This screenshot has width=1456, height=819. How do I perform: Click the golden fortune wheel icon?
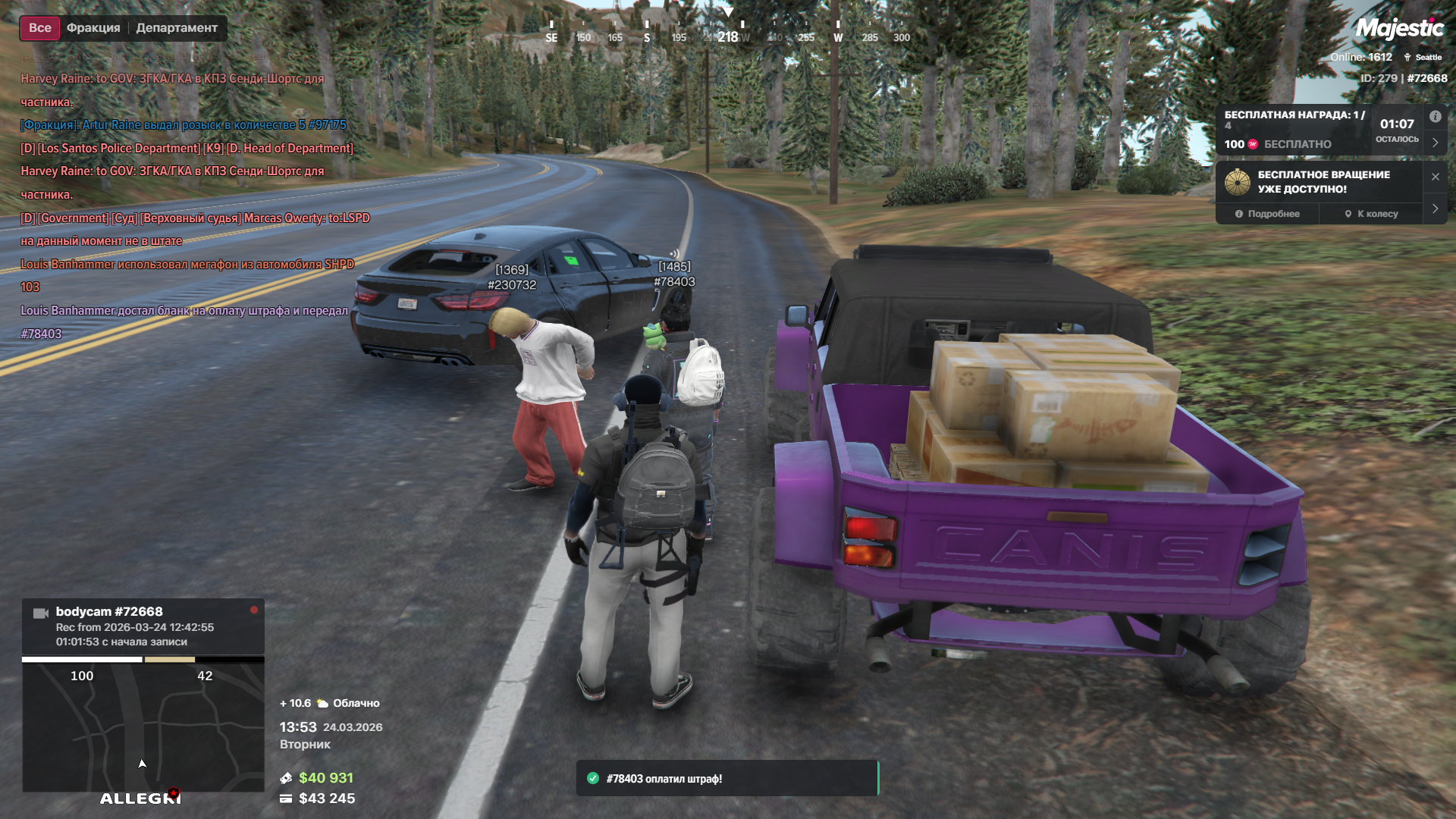(1237, 182)
